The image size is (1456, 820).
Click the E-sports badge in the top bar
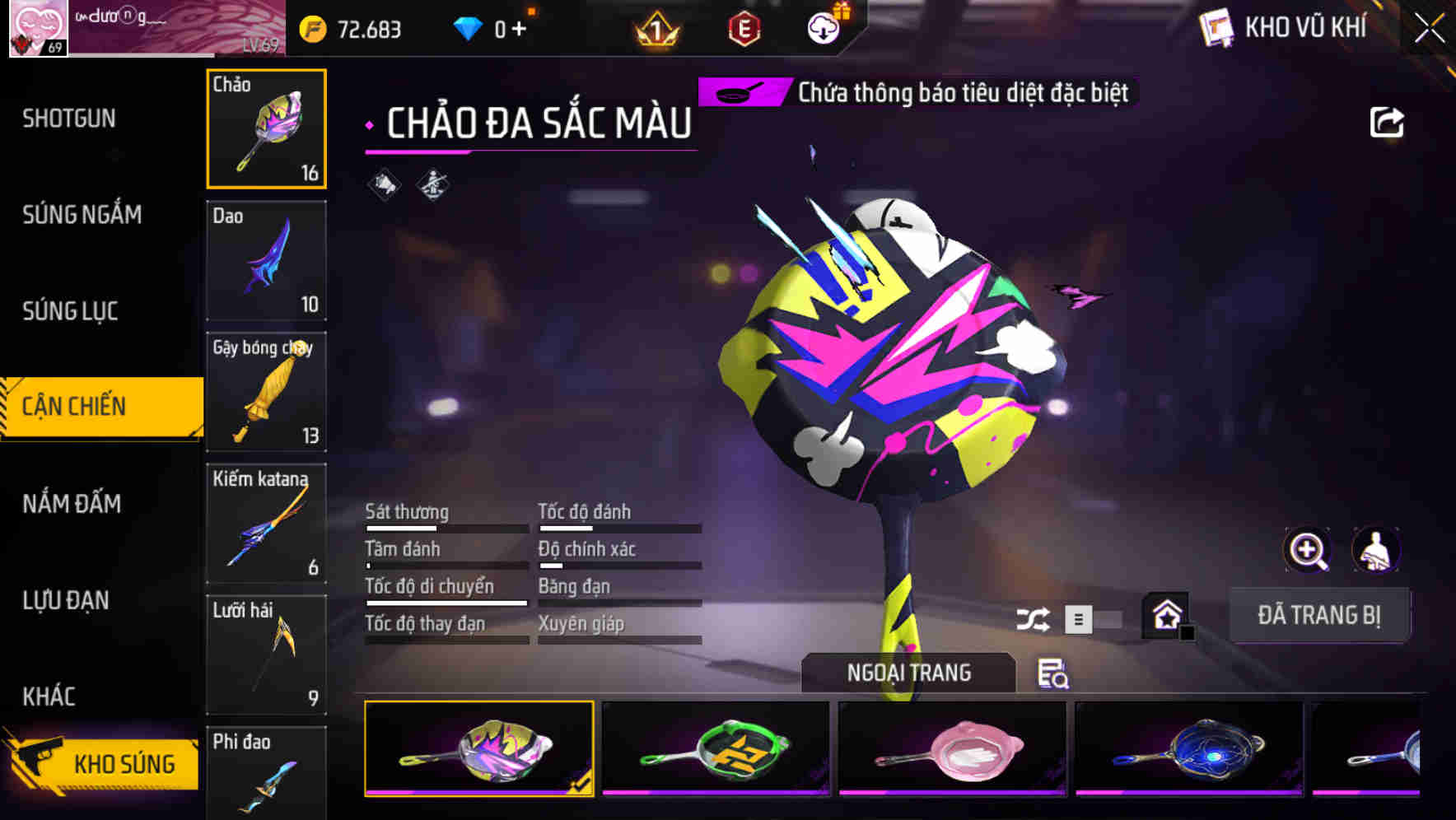pyautogui.click(x=743, y=27)
